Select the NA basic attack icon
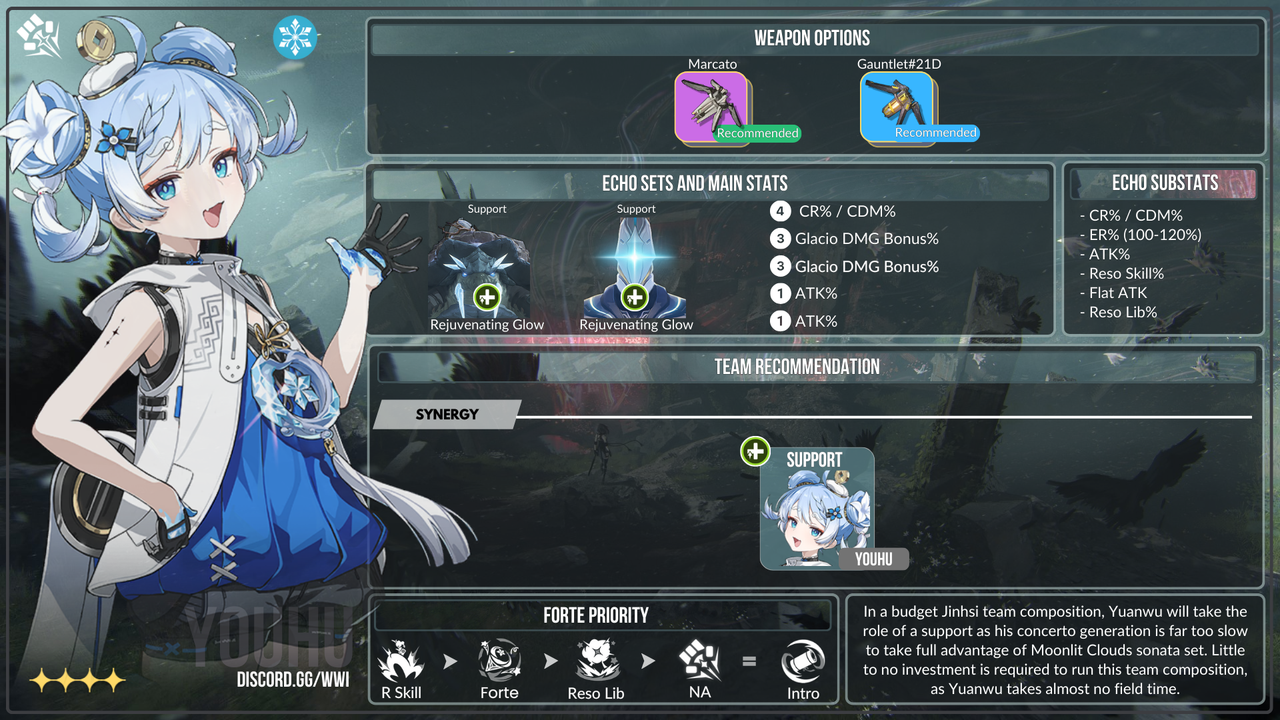The height and width of the screenshot is (720, 1280). [x=700, y=661]
